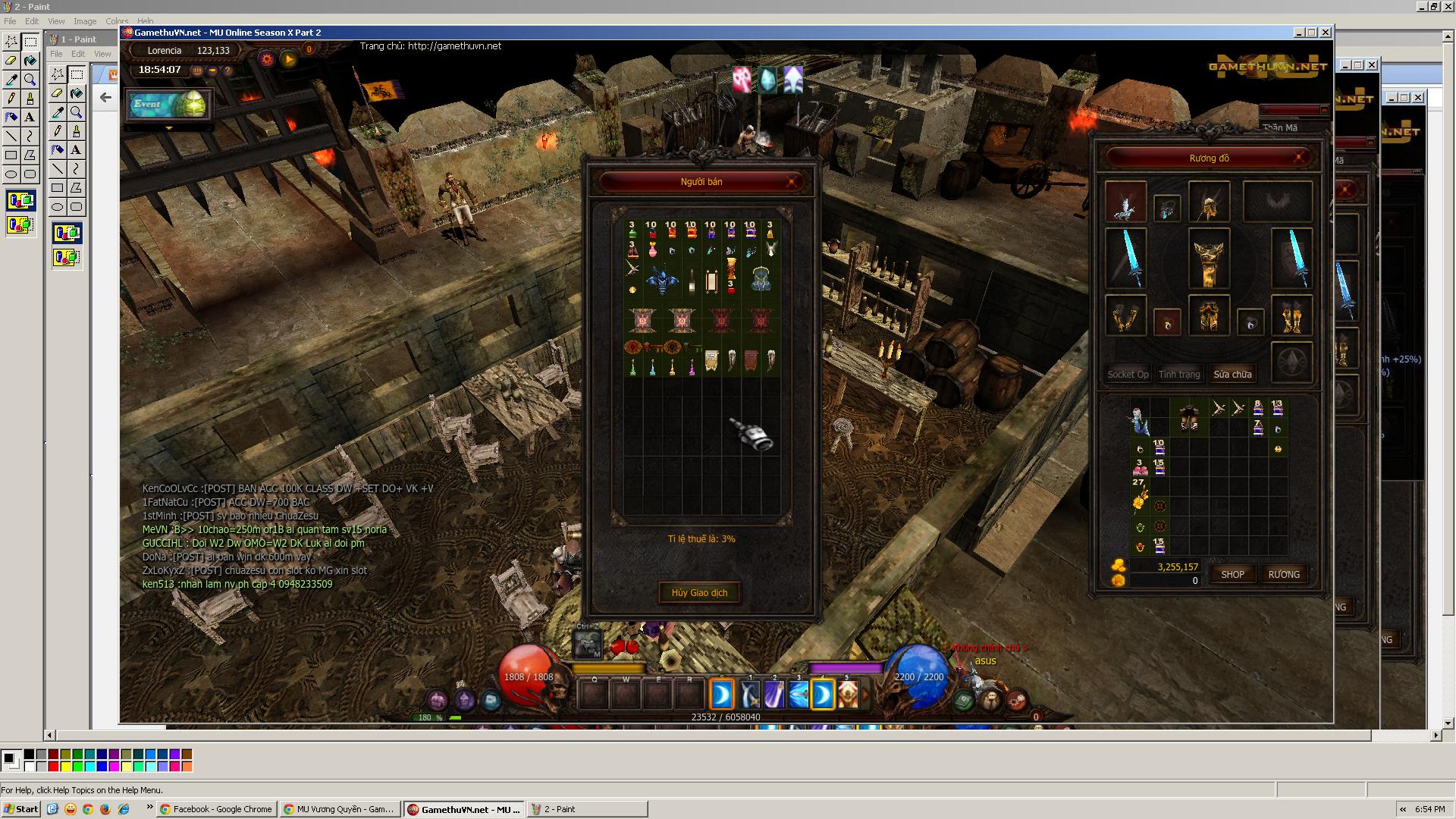The image size is (1456, 819).
Task: Open the SHOP button in inventory
Action: click(x=1232, y=574)
